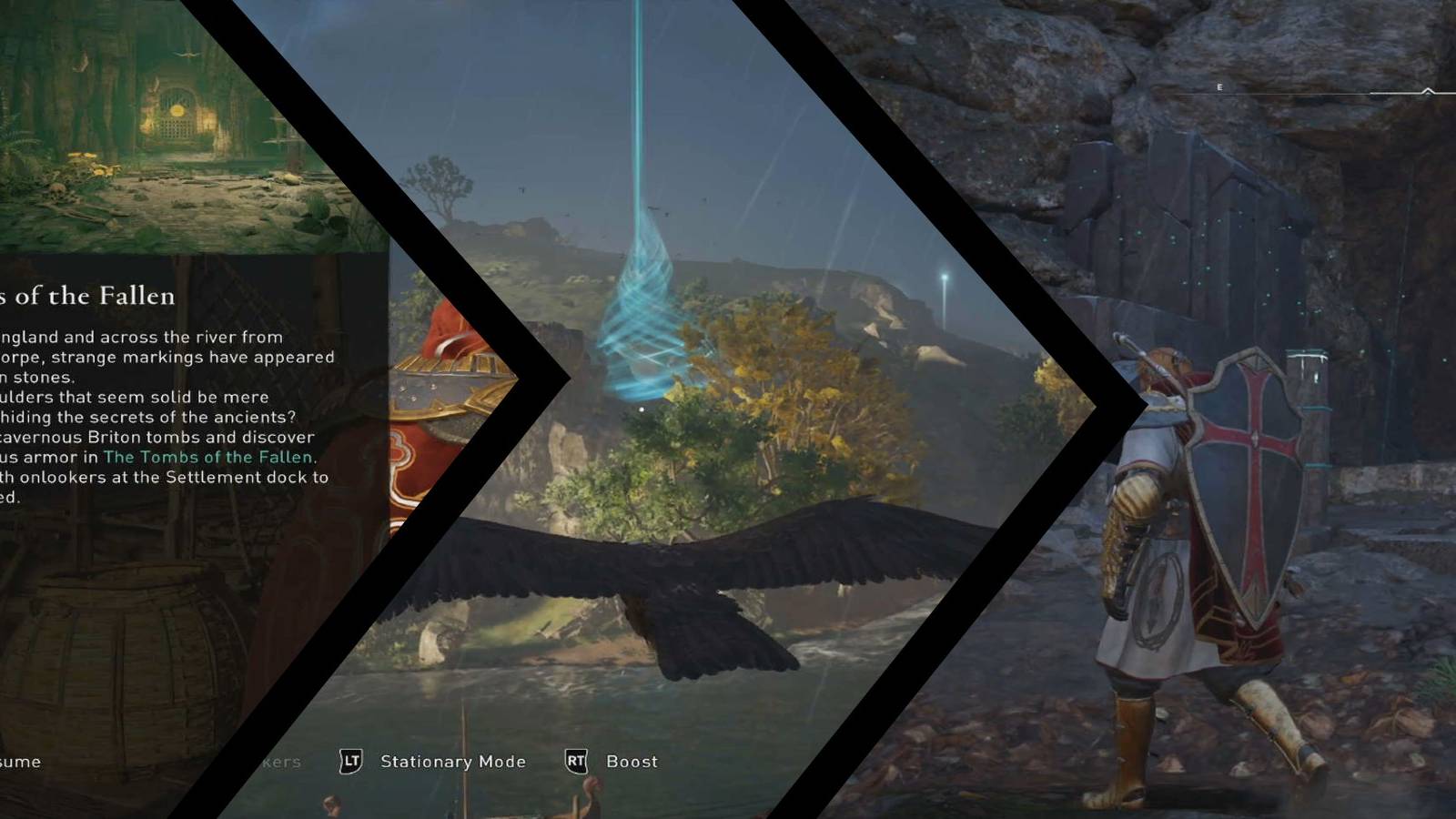Click the LT button prompt icon
The height and width of the screenshot is (819, 1456).
(x=353, y=762)
